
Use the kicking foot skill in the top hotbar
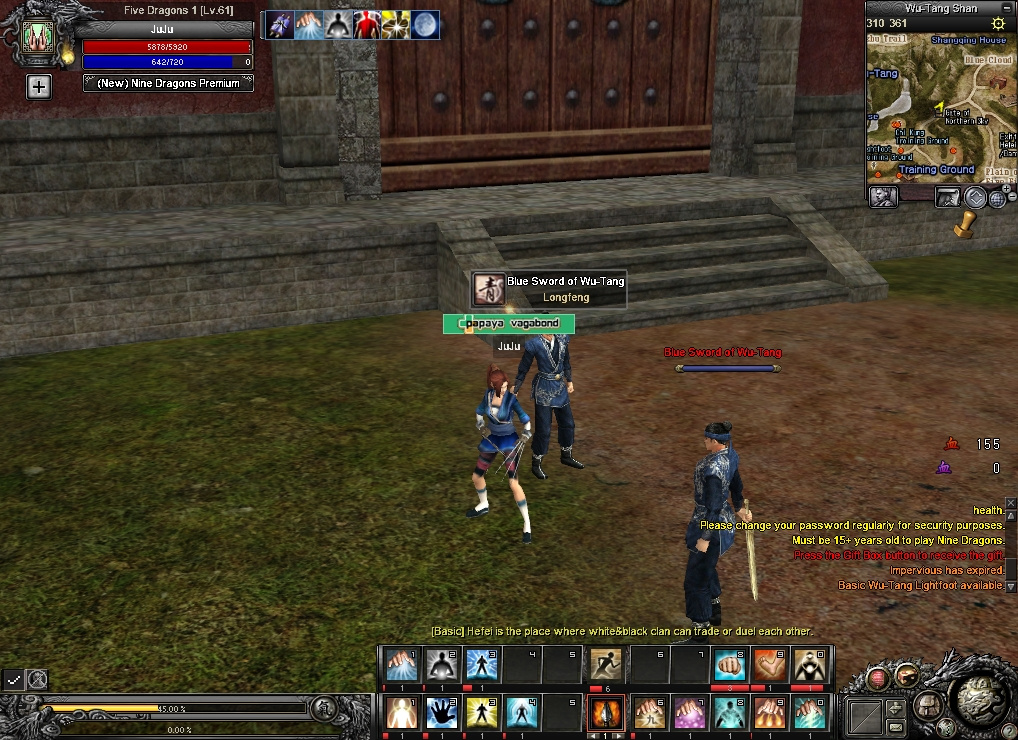(x=768, y=665)
